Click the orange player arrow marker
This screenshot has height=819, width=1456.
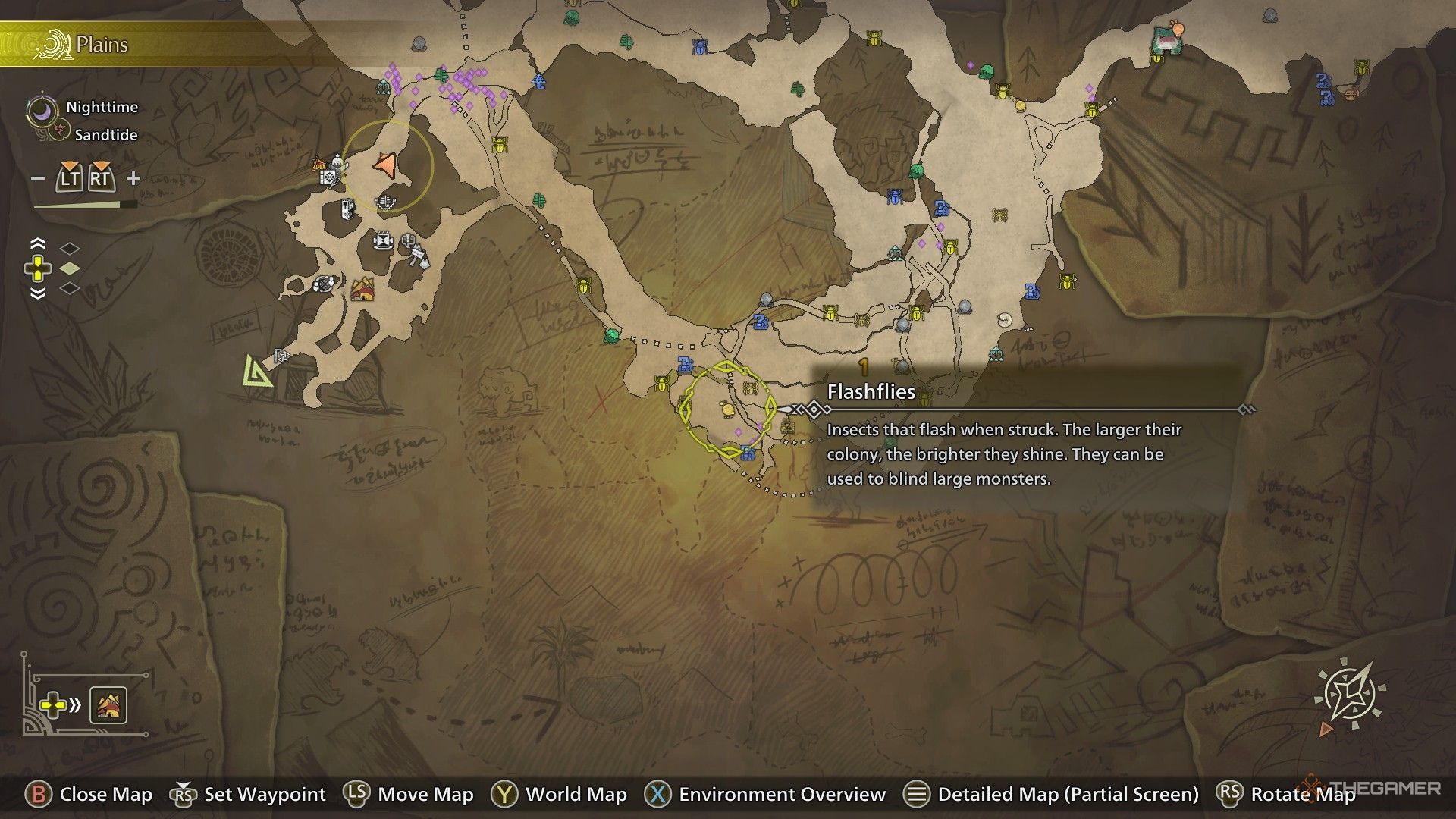[385, 165]
